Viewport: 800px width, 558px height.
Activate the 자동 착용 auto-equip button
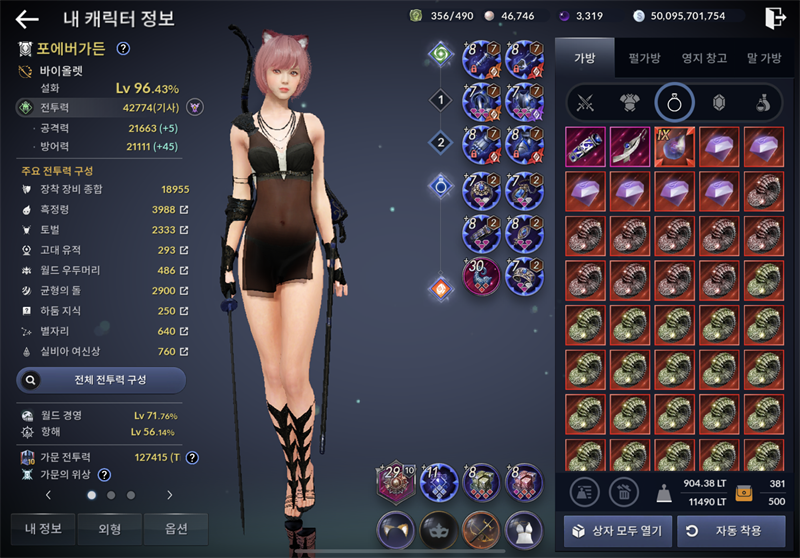coord(731,530)
